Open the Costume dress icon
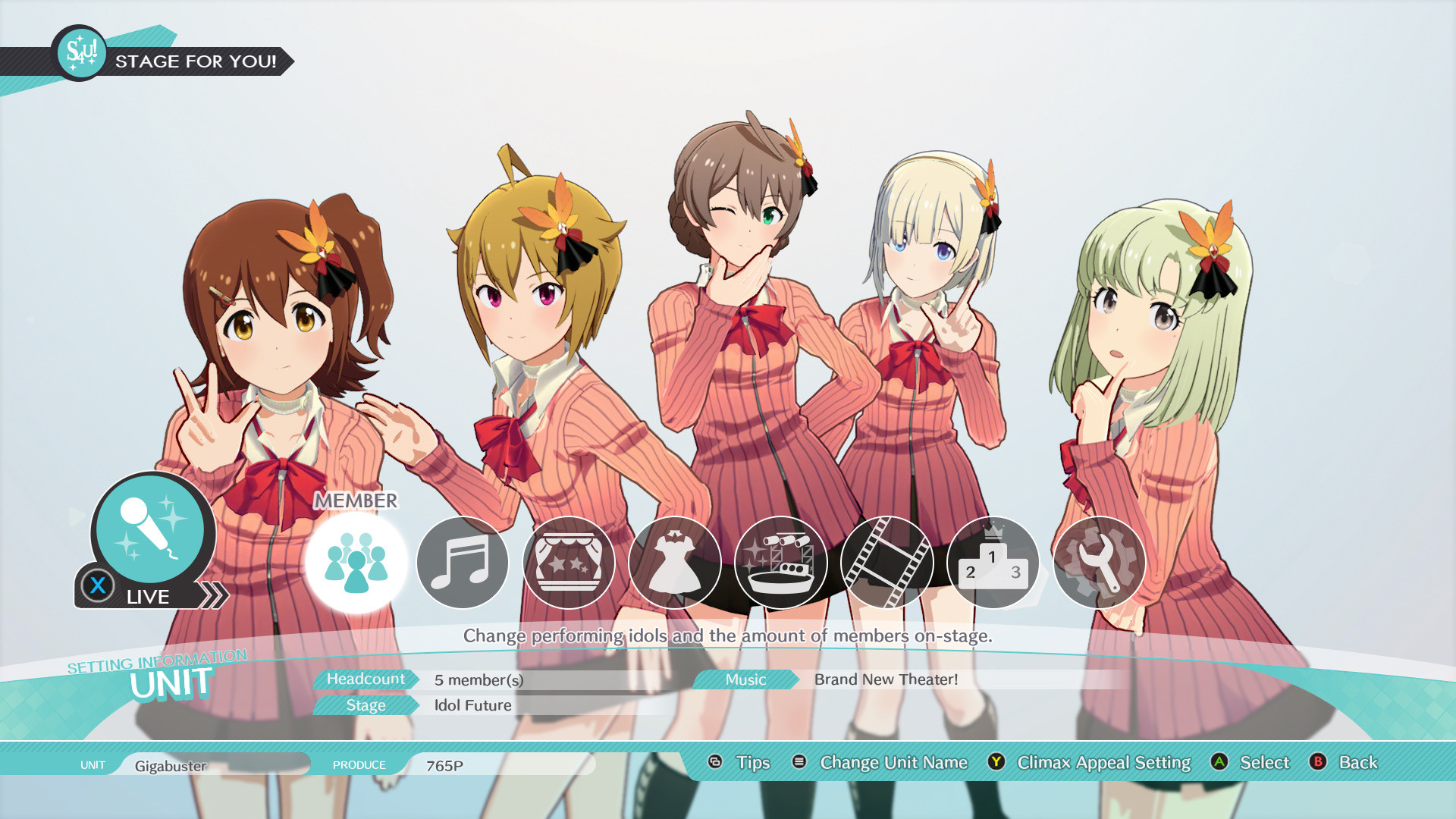 675,564
